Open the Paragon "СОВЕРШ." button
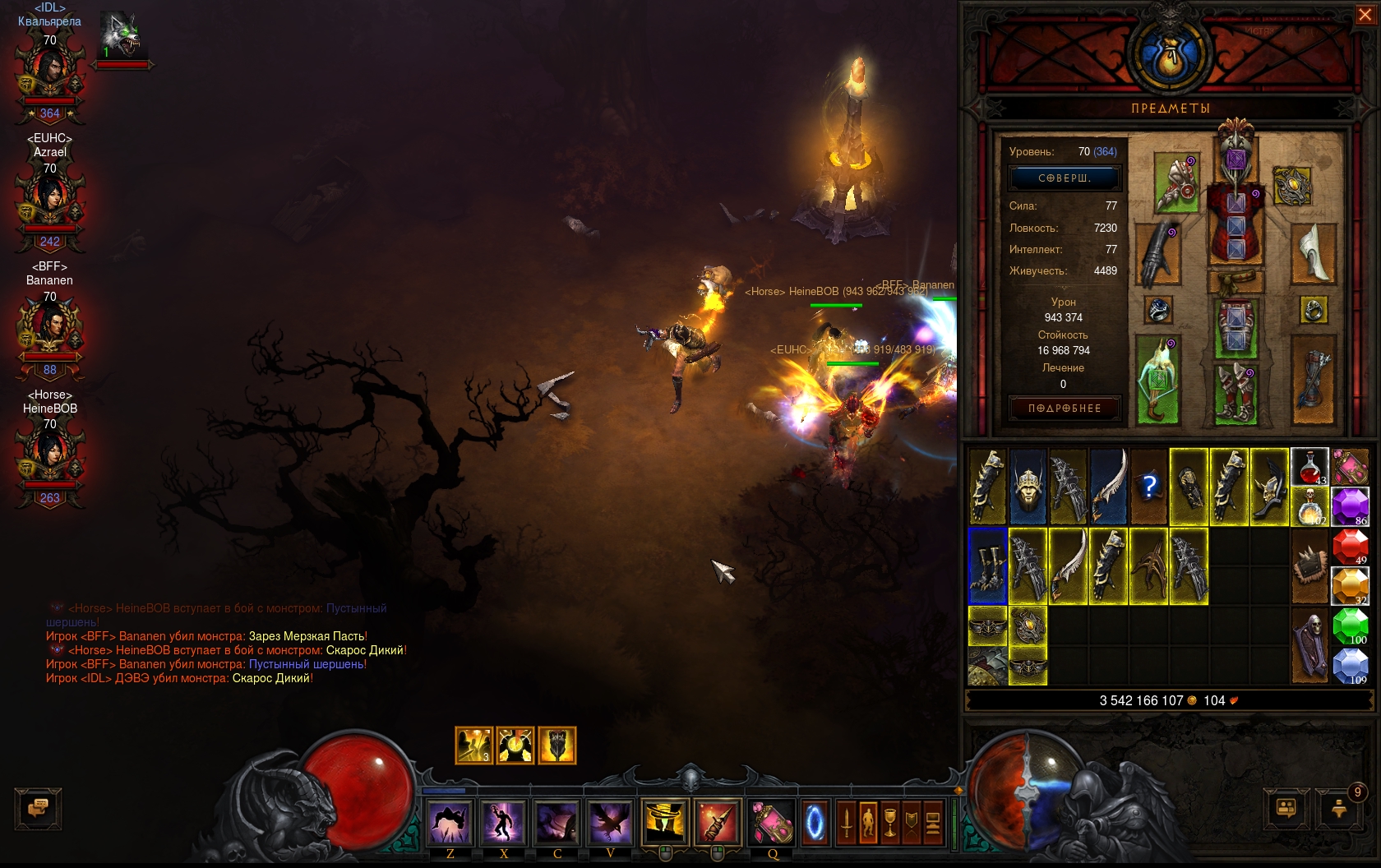Image resolution: width=1381 pixels, height=868 pixels. [1065, 178]
